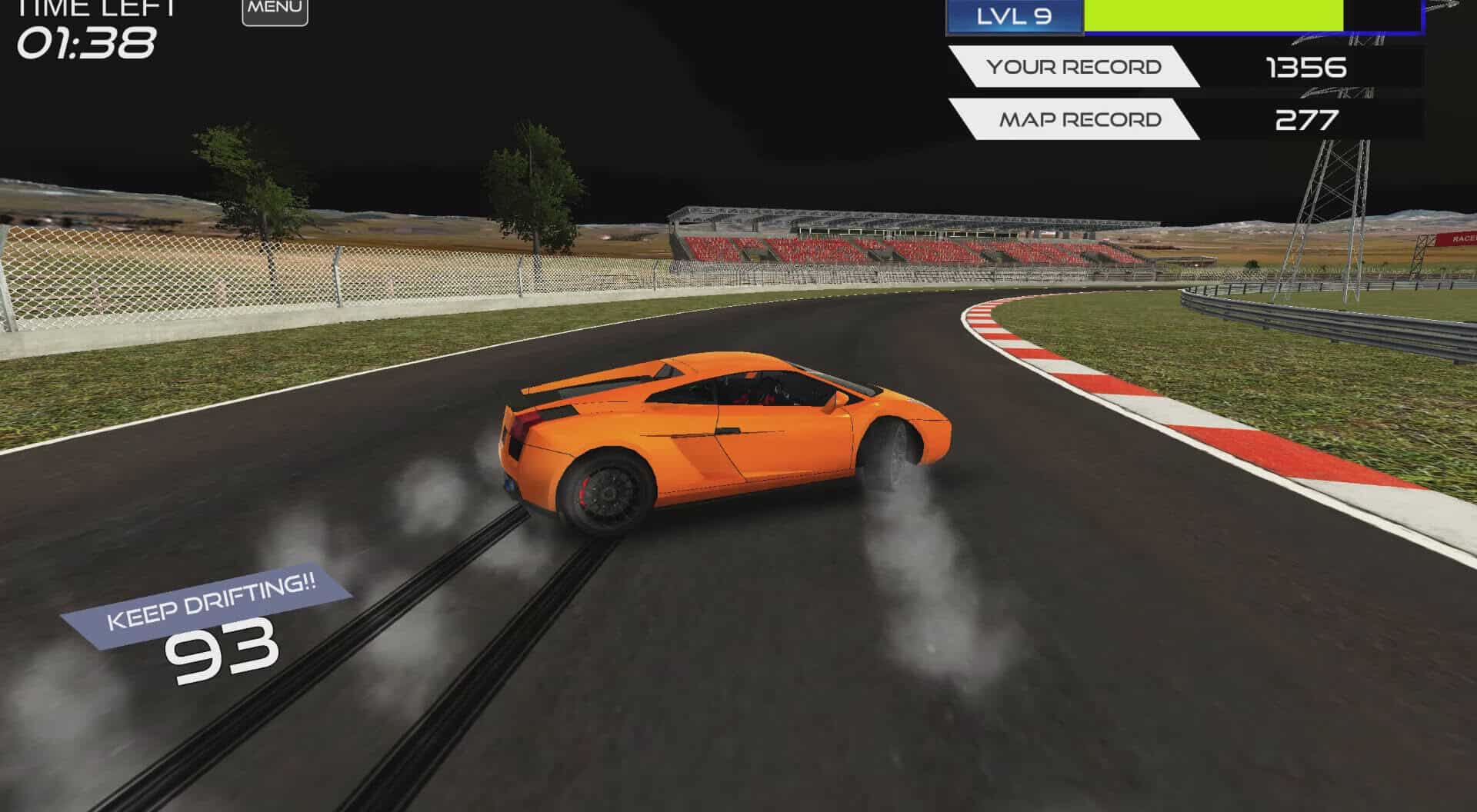Viewport: 1477px width, 812px height.
Task: Open the MENU button
Action: (x=275, y=10)
